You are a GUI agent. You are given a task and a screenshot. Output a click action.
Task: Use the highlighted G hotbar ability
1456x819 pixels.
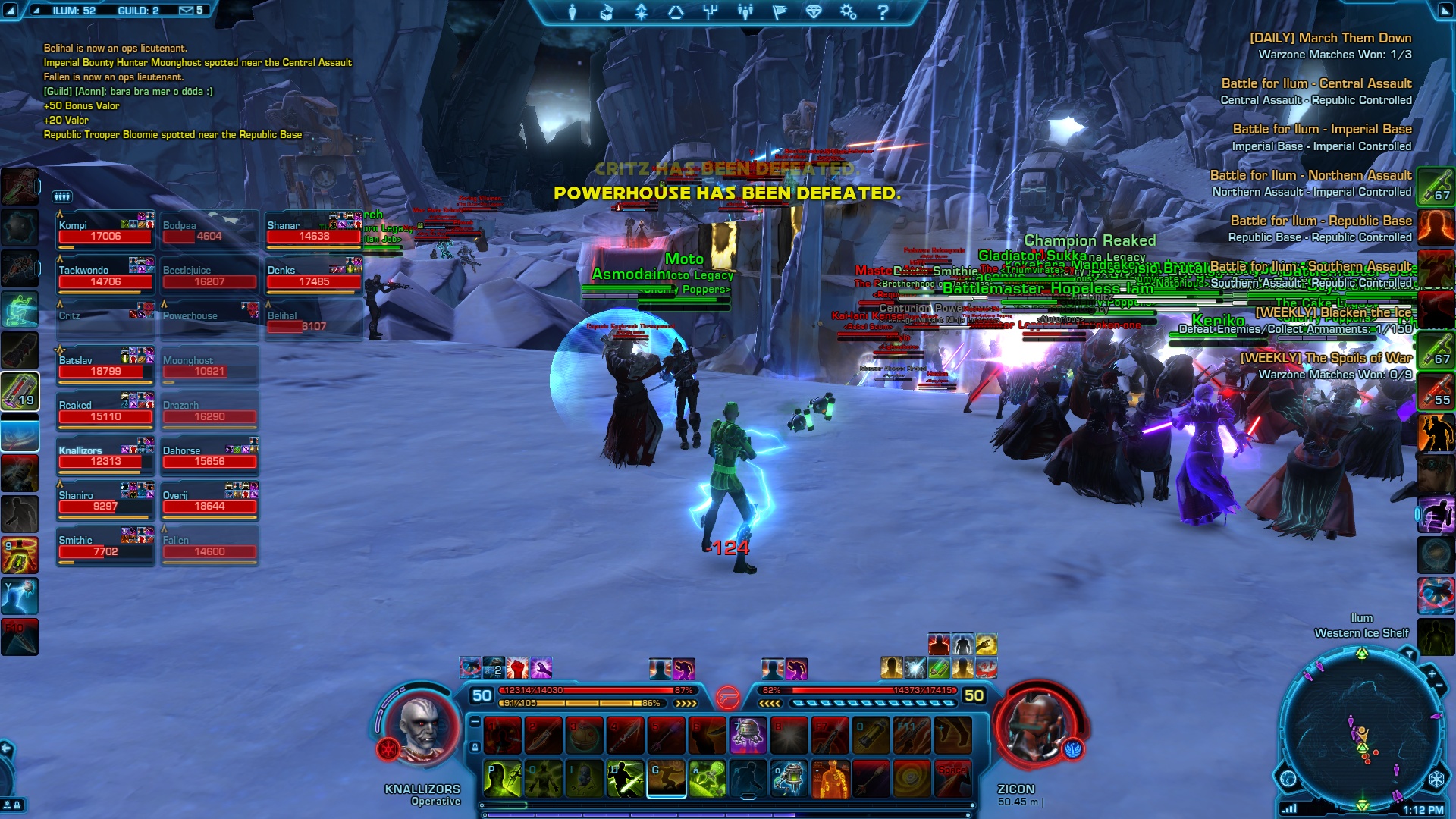[666, 779]
